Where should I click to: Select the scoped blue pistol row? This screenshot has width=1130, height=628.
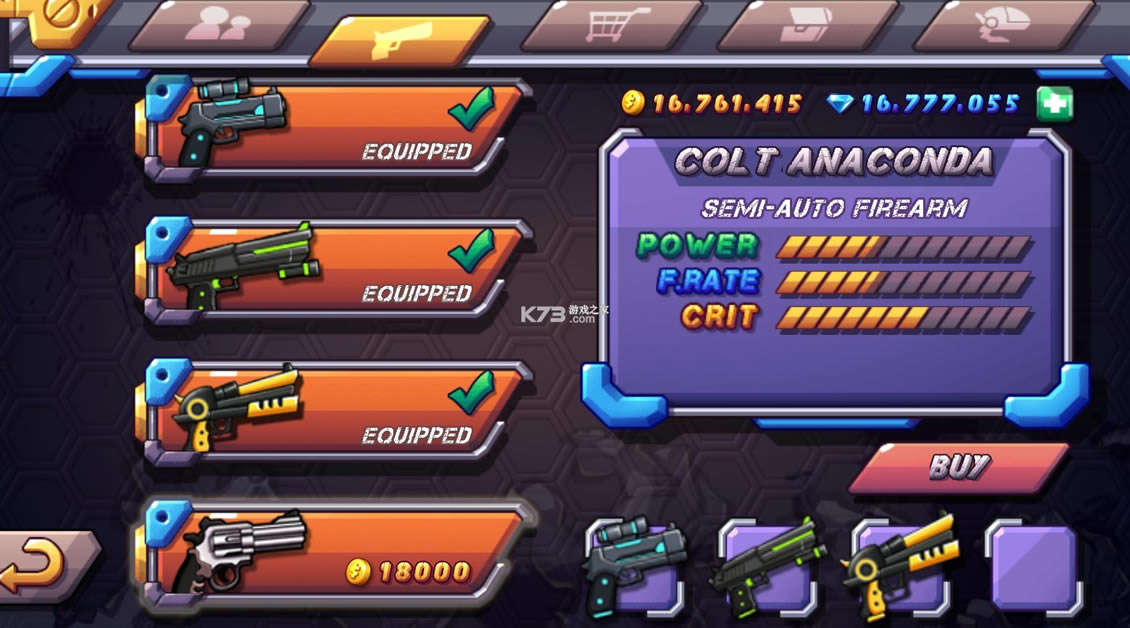(335, 129)
